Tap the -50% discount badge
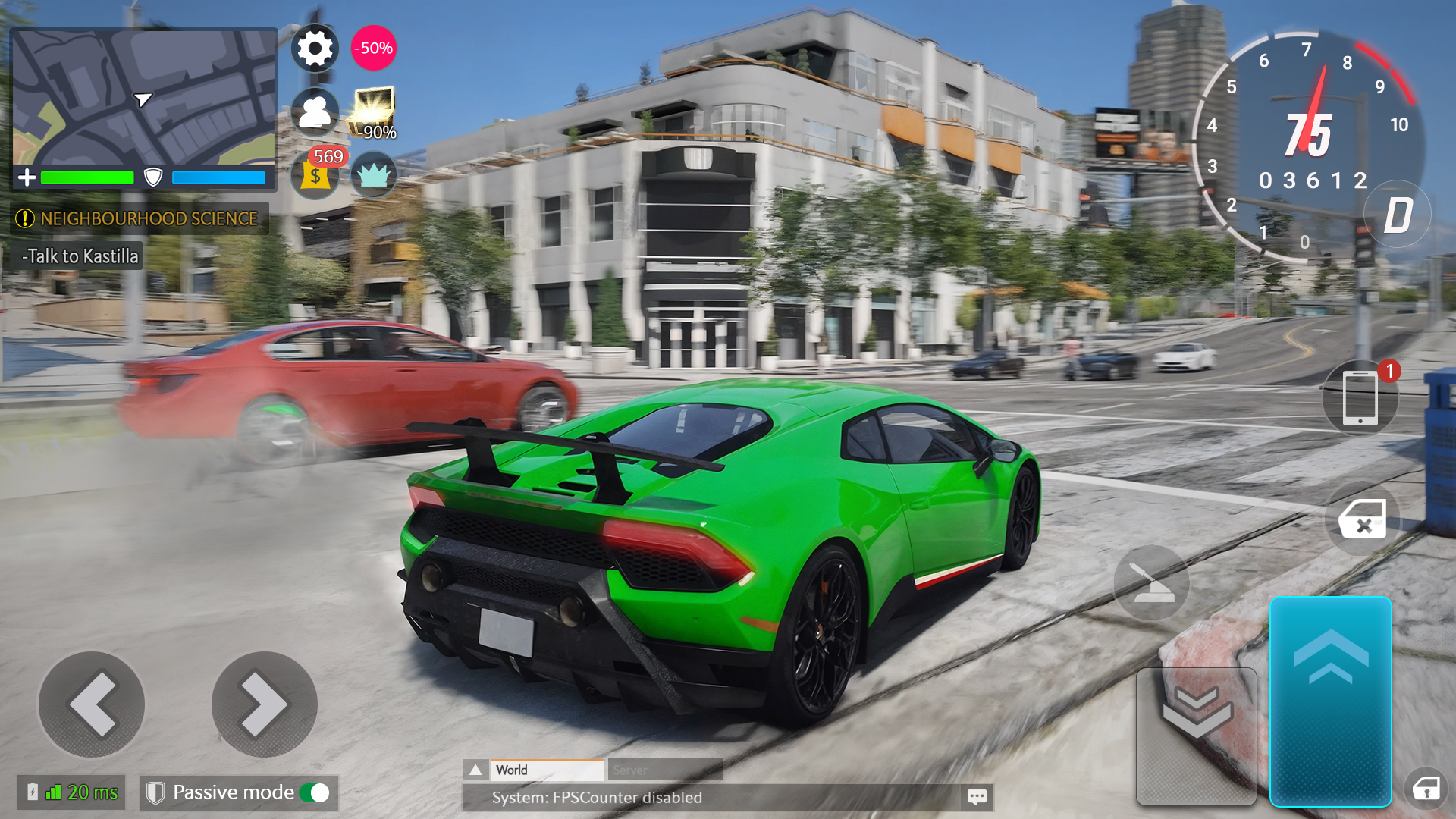 pos(373,49)
